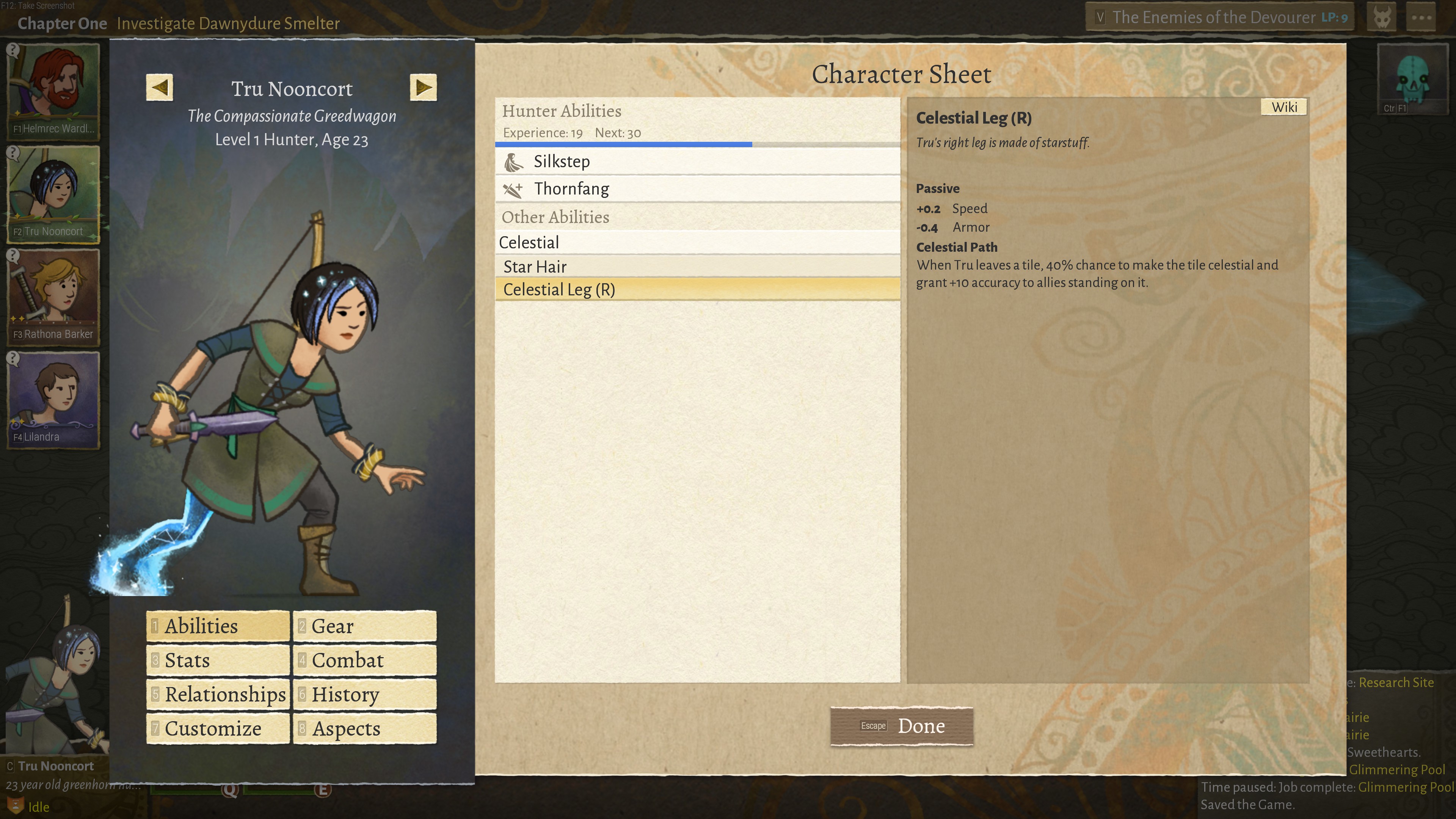Open the History tab
This screenshot has height=819, width=1456.
364,695
